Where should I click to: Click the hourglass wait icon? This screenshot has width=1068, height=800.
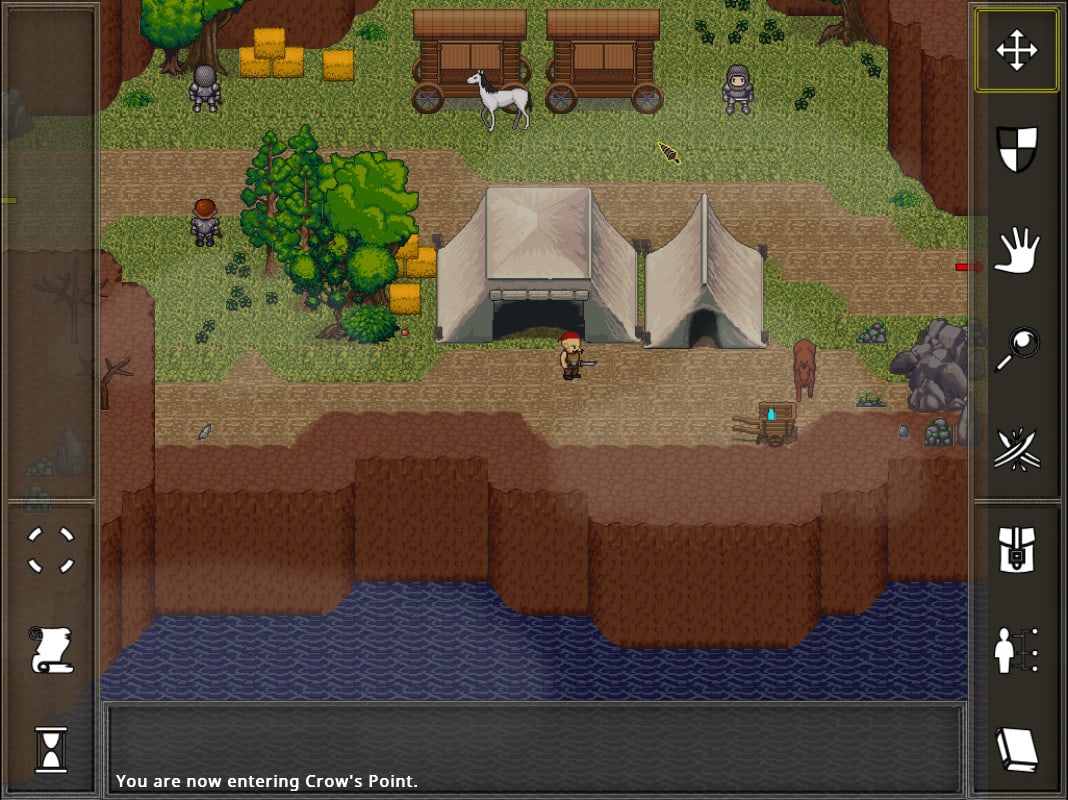pyautogui.click(x=51, y=749)
